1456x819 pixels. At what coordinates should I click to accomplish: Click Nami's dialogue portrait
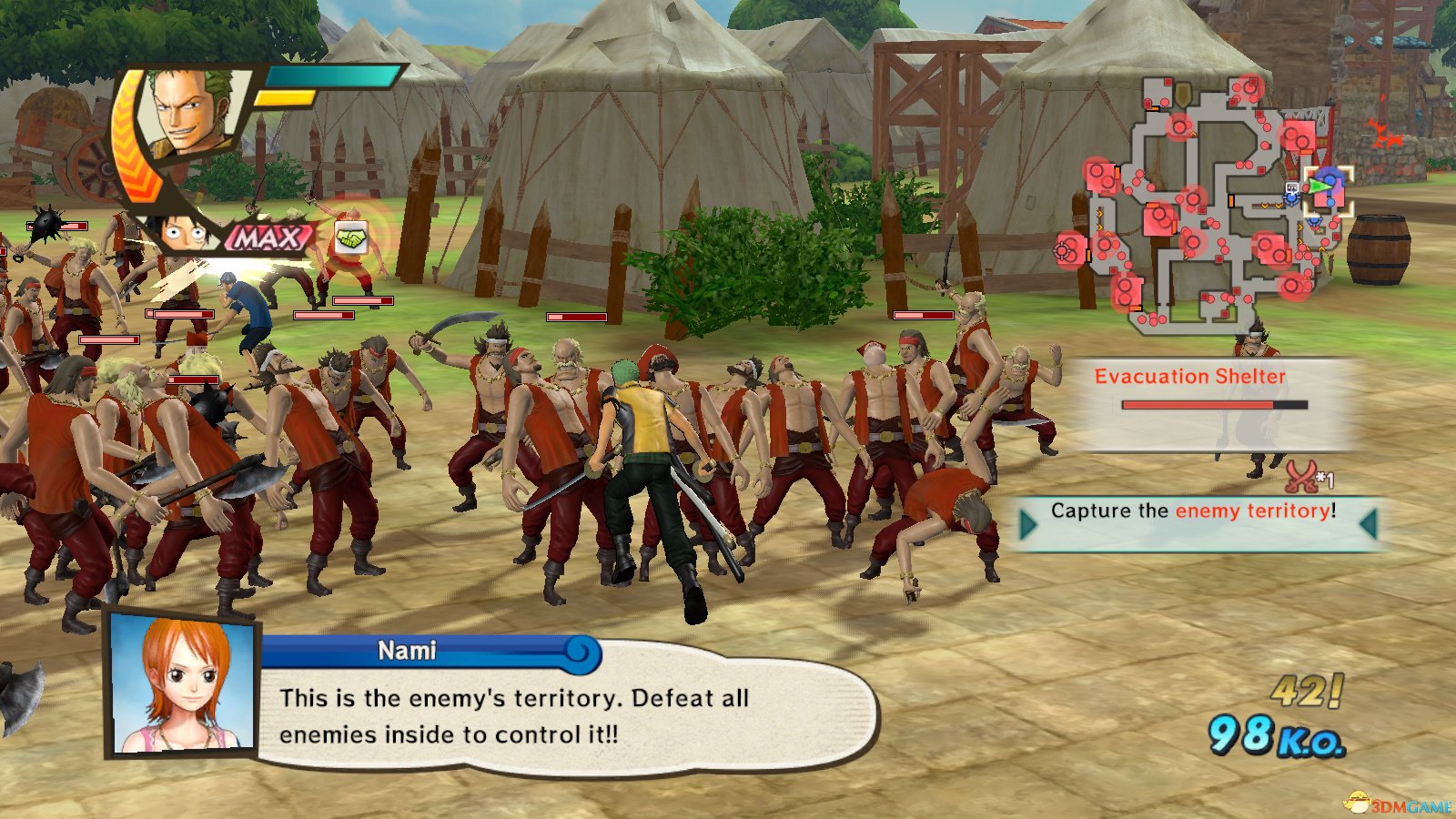183,685
